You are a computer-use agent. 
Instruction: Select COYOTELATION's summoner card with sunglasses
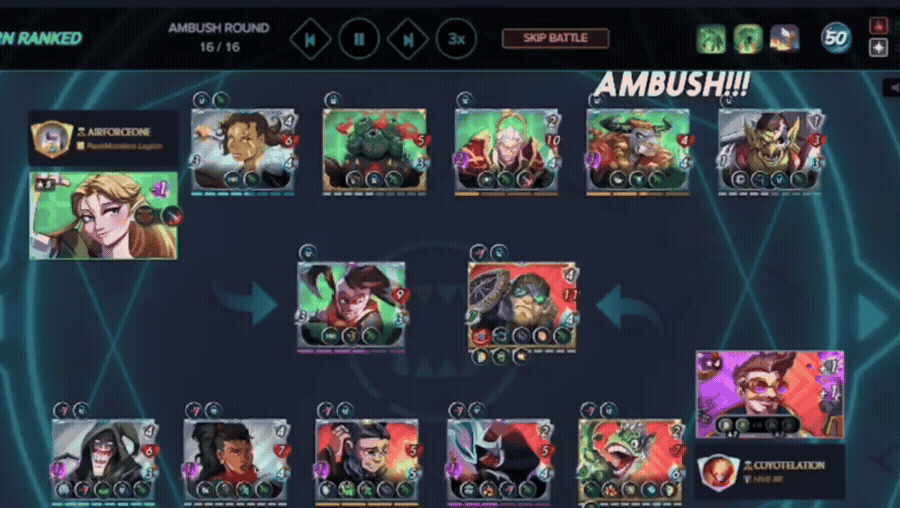pos(769,394)
